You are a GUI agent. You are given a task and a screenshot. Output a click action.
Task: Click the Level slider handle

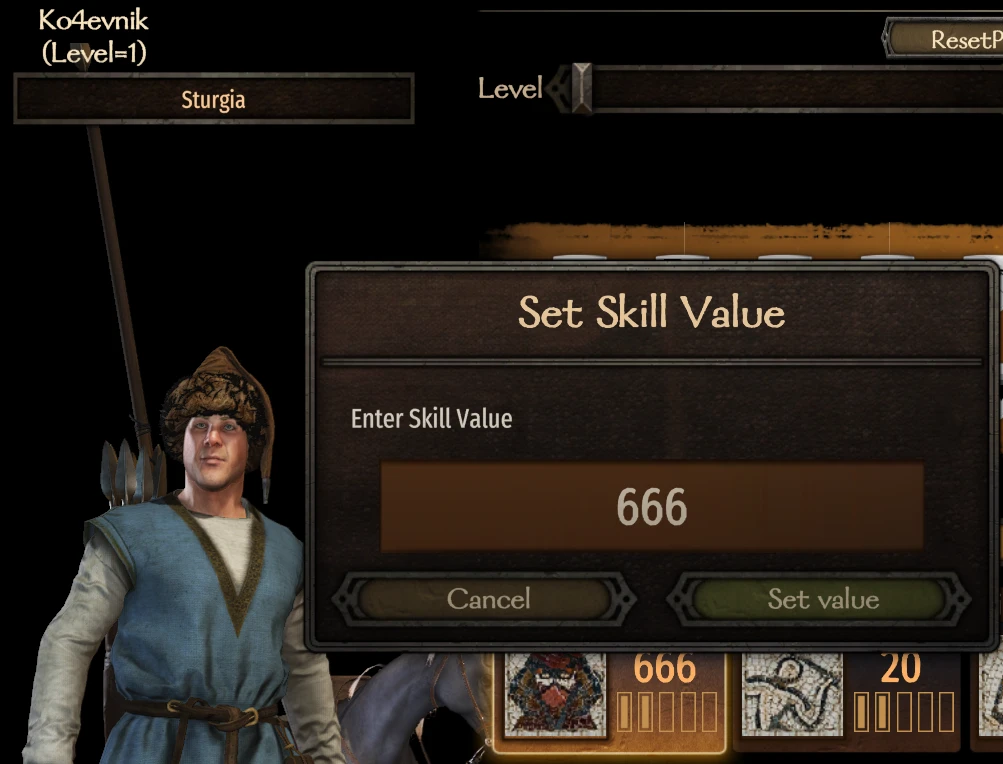coord(581,88)
